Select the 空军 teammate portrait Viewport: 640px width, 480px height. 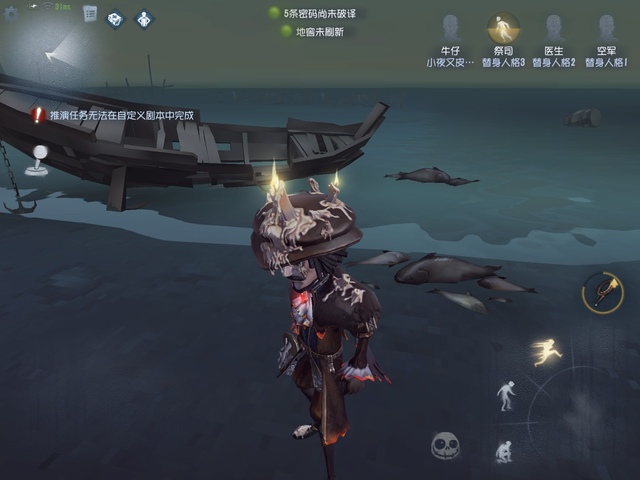tap(607, 30)
